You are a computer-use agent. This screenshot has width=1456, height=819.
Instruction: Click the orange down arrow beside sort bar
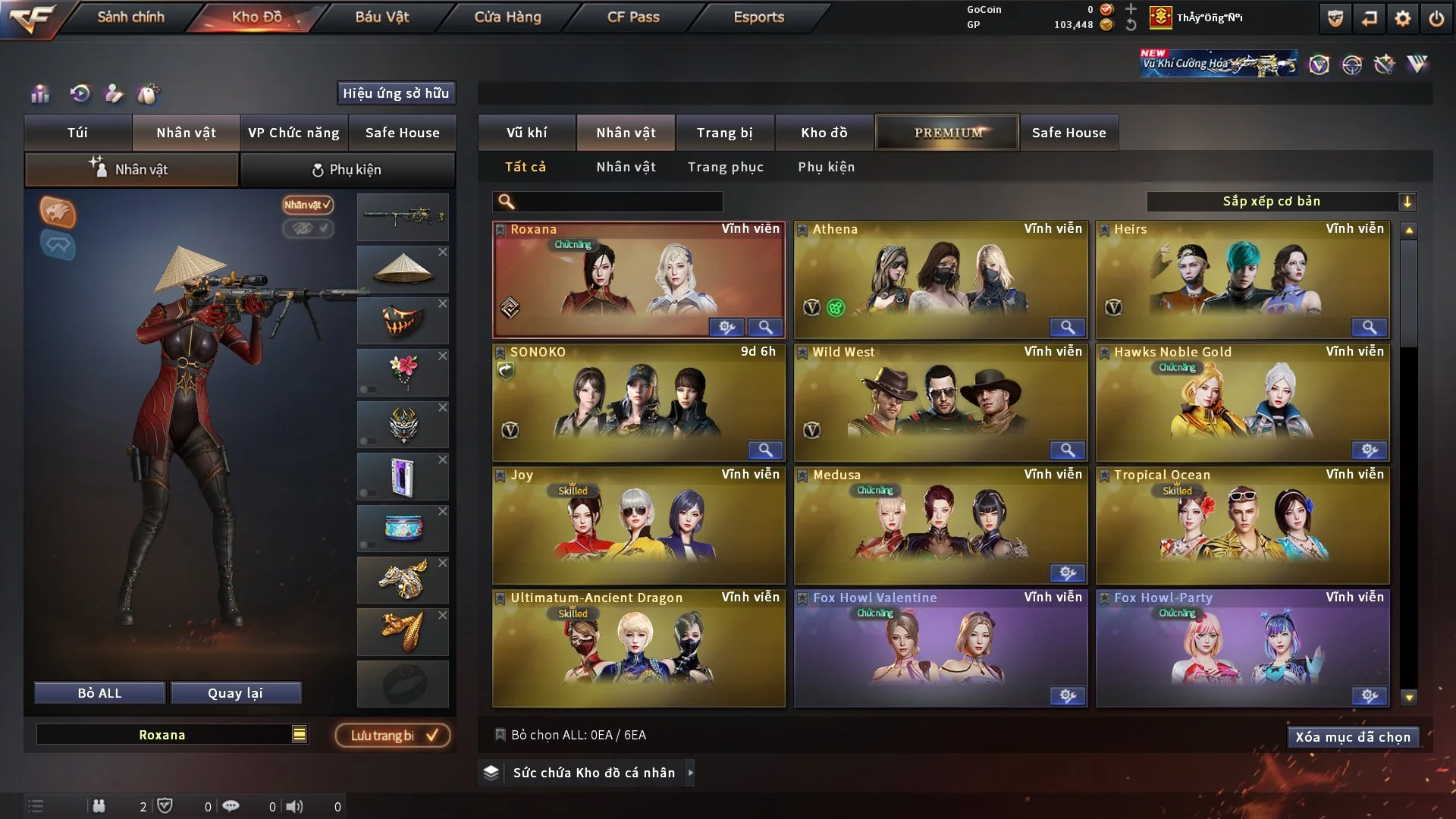point(1408,201)
